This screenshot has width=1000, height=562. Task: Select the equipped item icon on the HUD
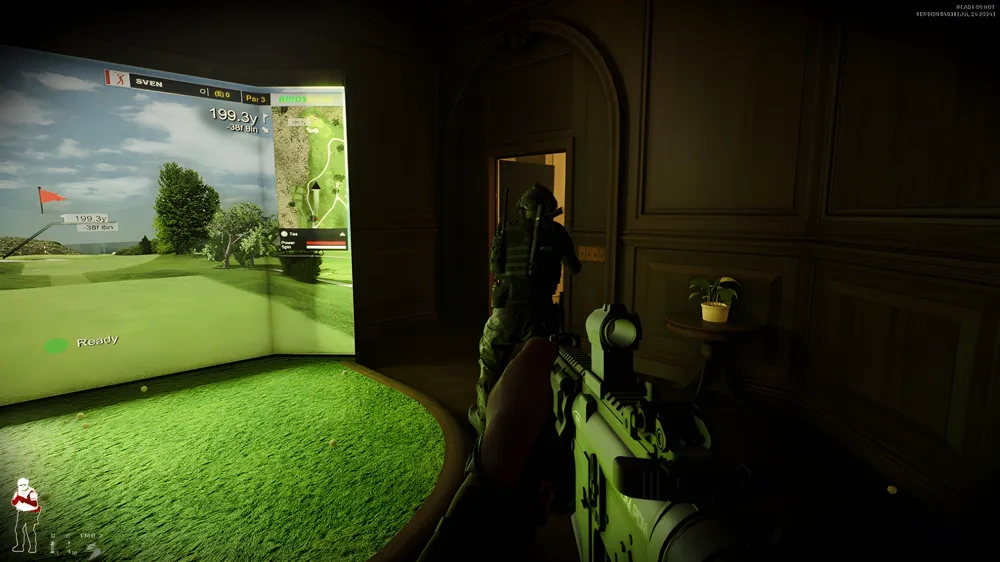[93, 551]
